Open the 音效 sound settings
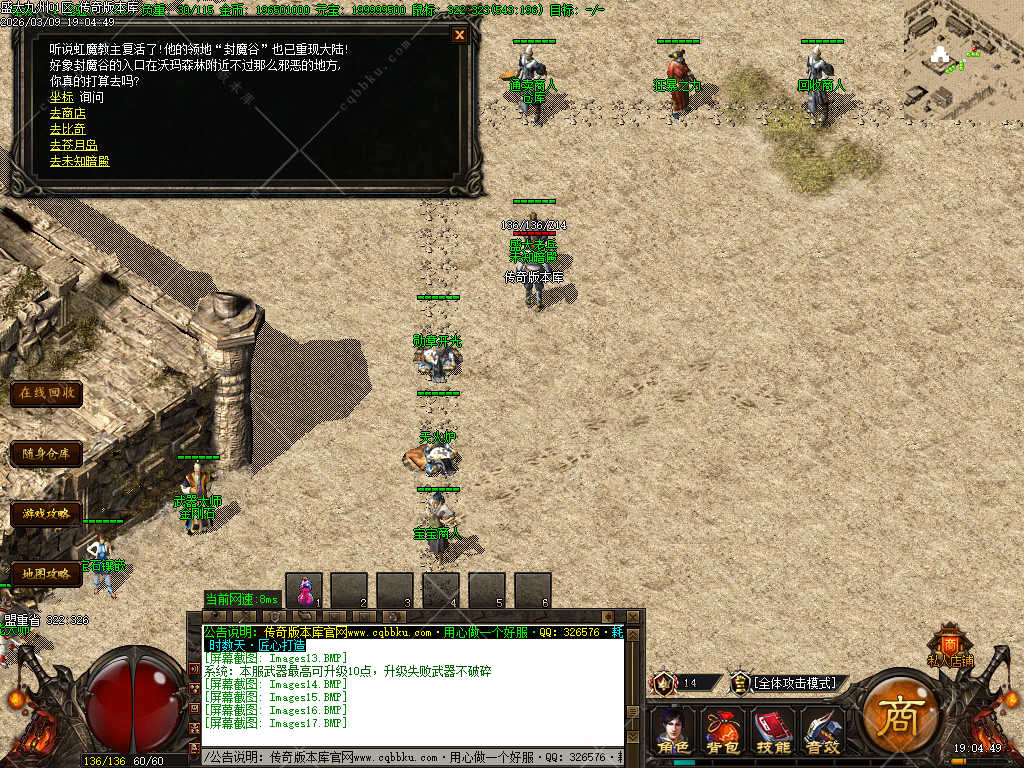This screenshot has height=768, width=1024. click(822, 731)
